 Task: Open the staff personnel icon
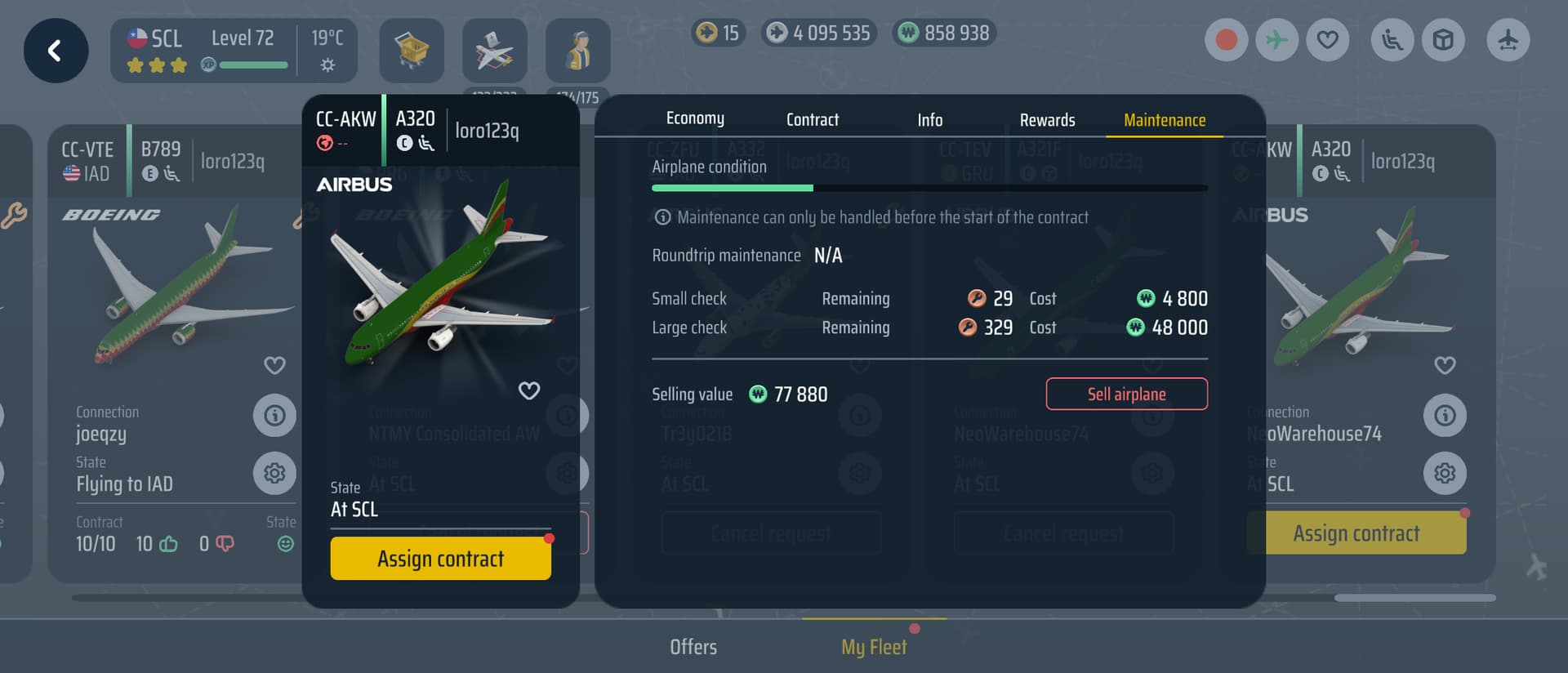[x=577, y=51]
